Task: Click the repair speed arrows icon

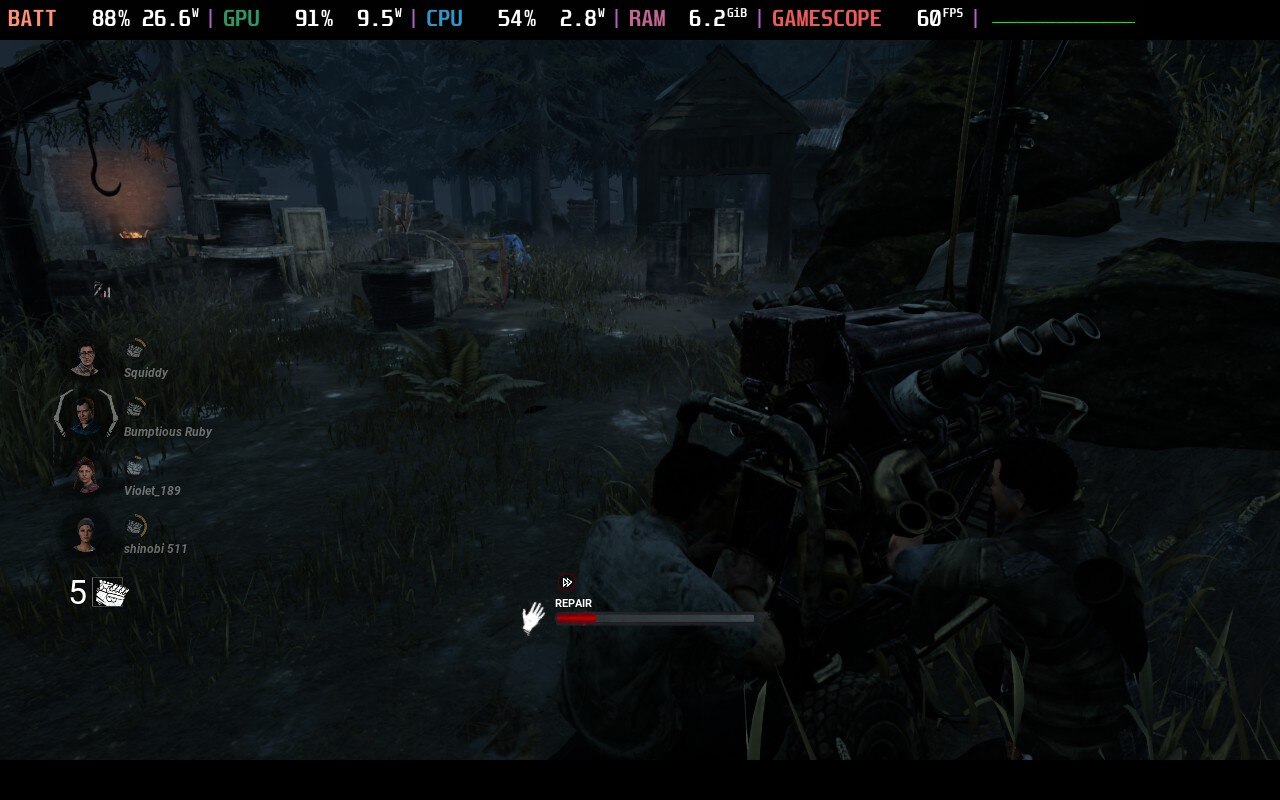Action: point(567,583)
